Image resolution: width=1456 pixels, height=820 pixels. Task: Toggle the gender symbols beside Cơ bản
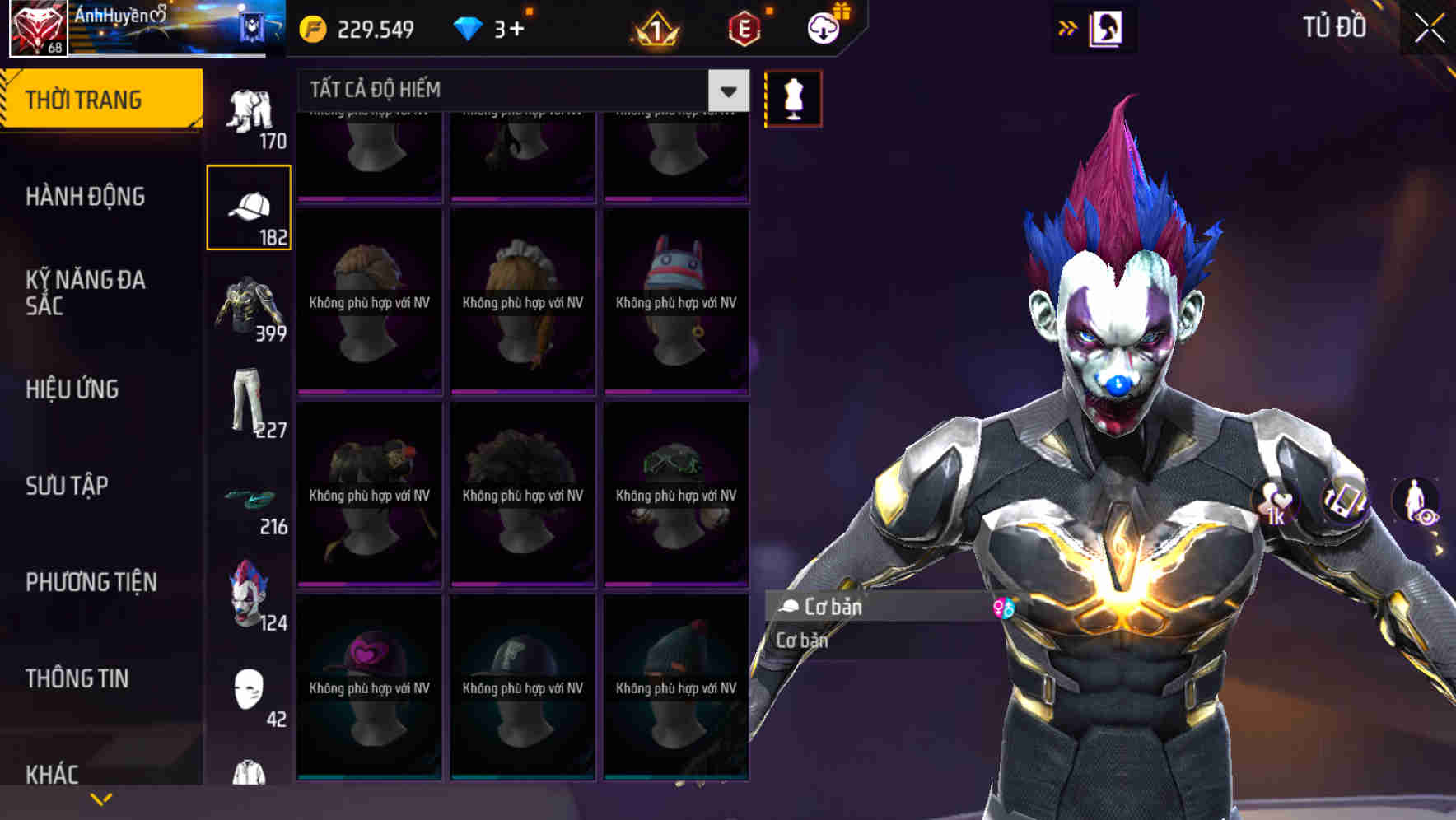[x=1004, y=608]
